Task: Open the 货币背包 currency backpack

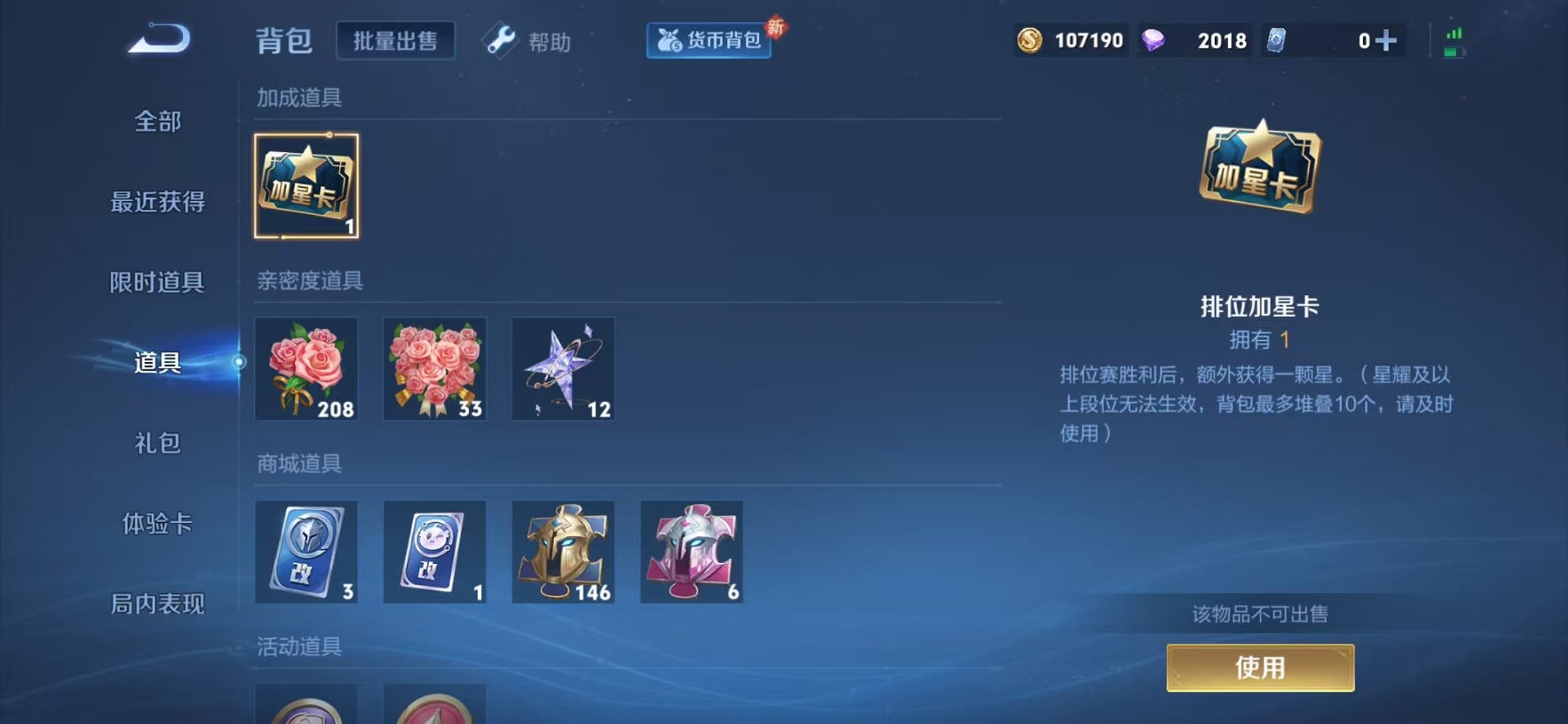Action: pyautogui.click(x=707, y=41)
